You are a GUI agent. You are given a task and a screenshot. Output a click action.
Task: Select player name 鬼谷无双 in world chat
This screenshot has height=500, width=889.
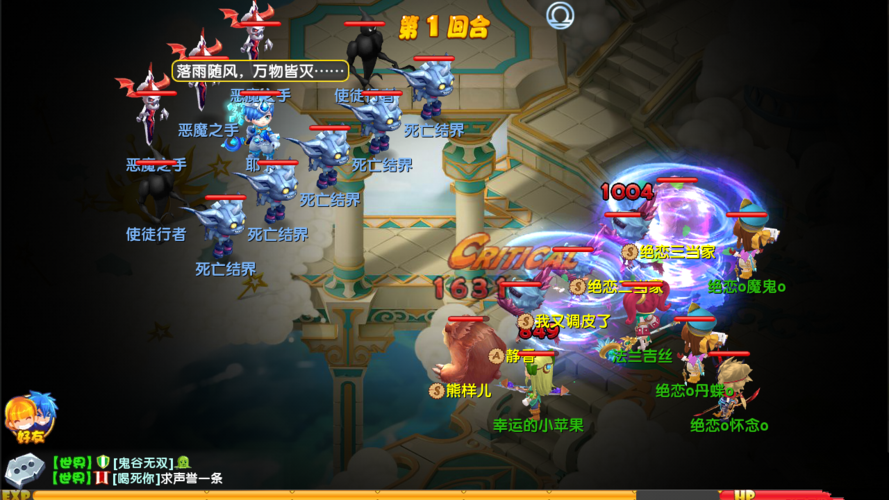143,462
